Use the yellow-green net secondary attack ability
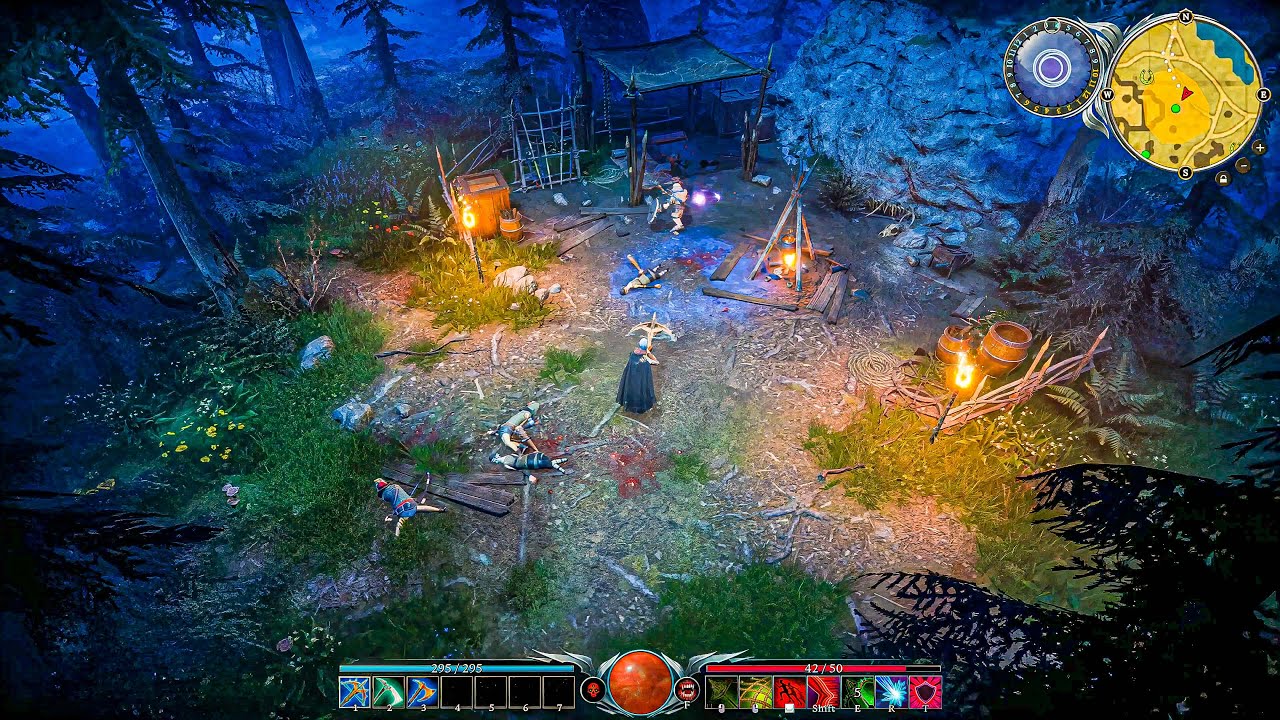 pos(755,692)
